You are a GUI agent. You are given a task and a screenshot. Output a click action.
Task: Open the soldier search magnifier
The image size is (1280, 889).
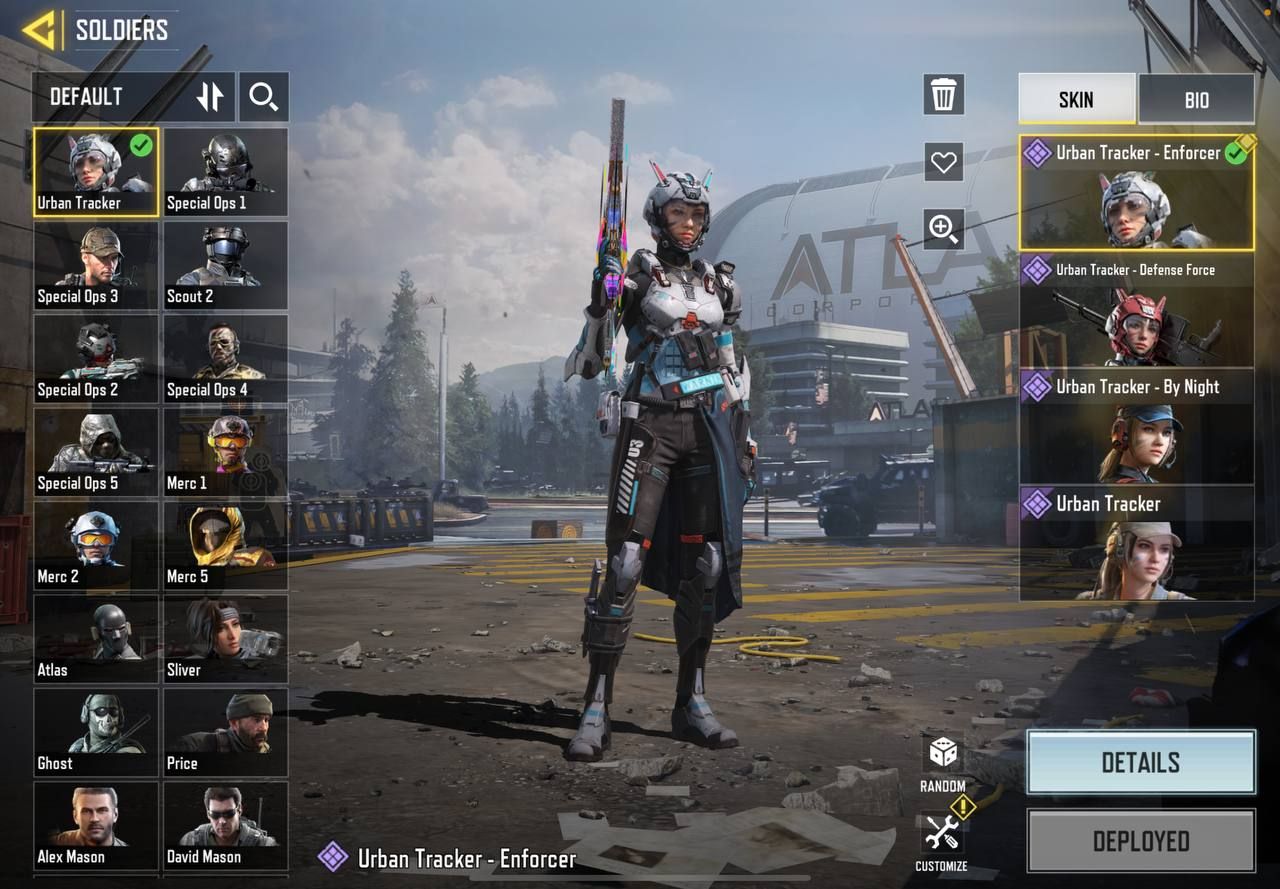click(264, 97)
